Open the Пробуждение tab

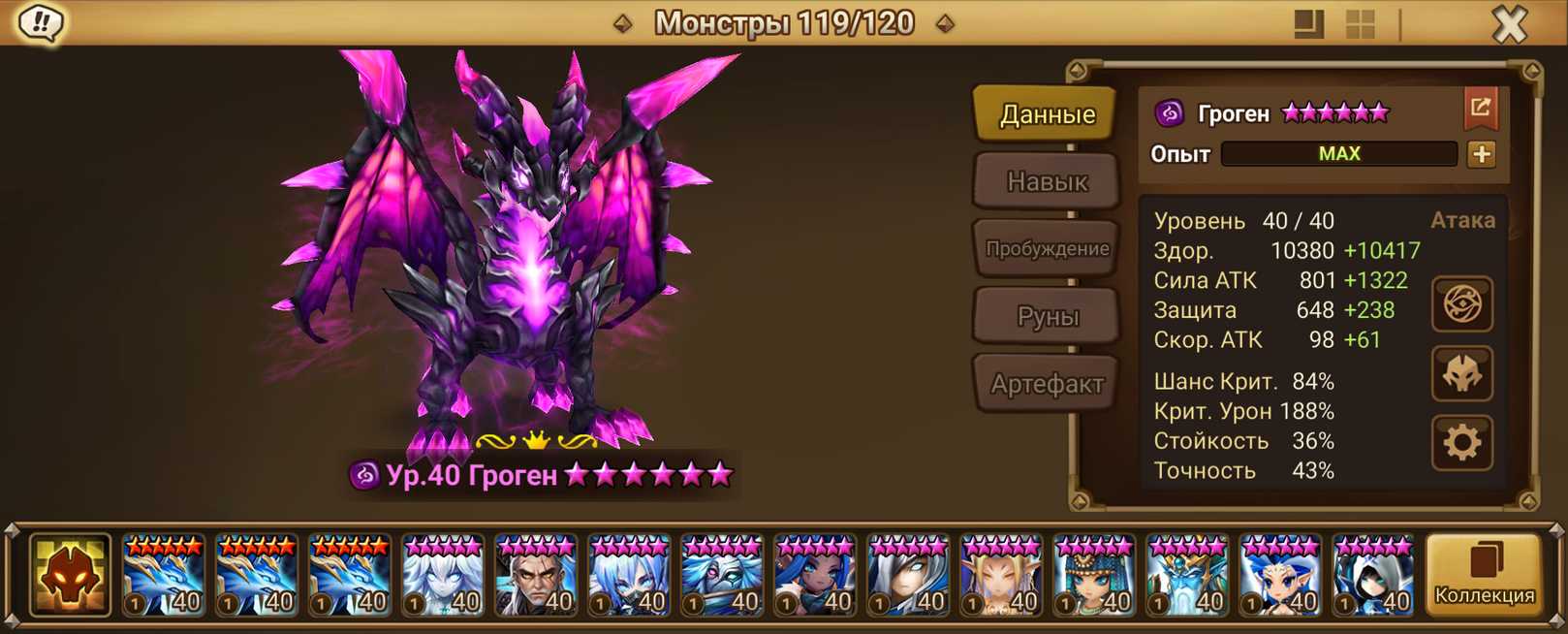click(1047, 248)
